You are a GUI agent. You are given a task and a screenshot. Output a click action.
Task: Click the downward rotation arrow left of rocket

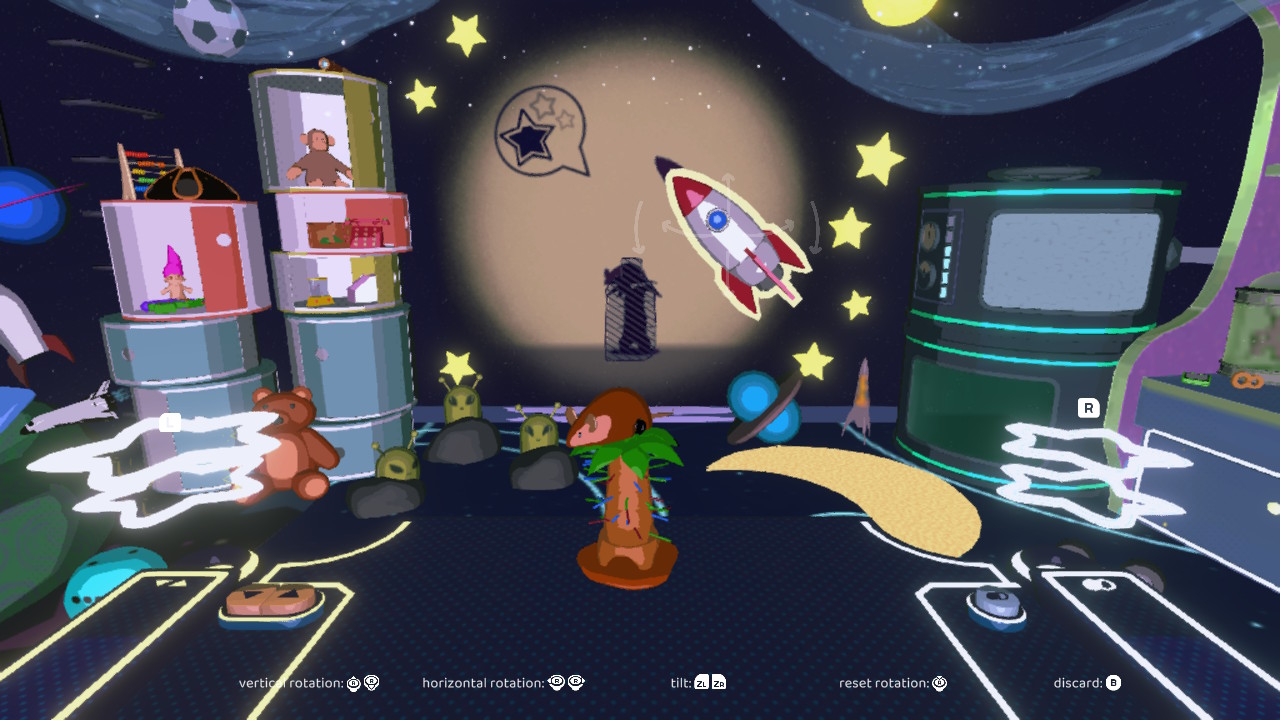tap(640, 245)
